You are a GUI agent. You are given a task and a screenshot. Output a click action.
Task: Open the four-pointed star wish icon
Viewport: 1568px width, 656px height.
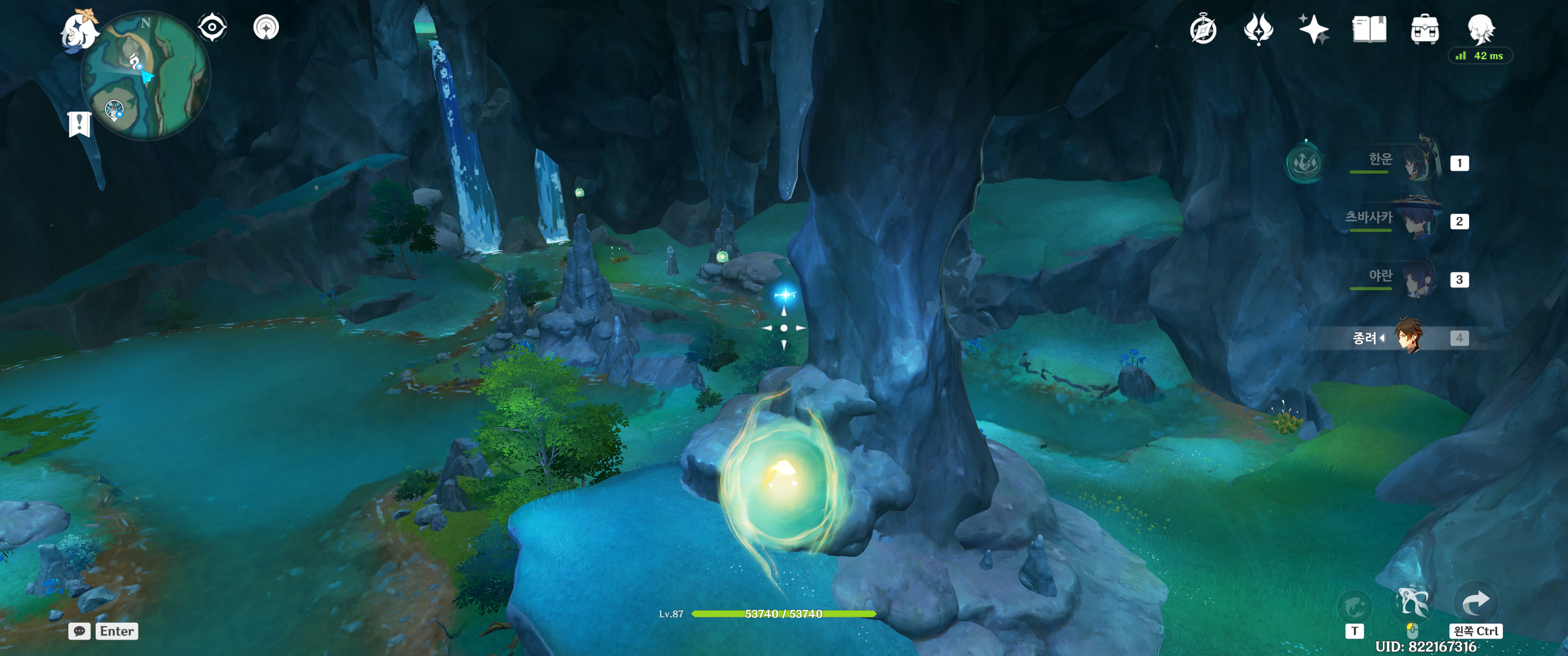tap(1314, 29)
